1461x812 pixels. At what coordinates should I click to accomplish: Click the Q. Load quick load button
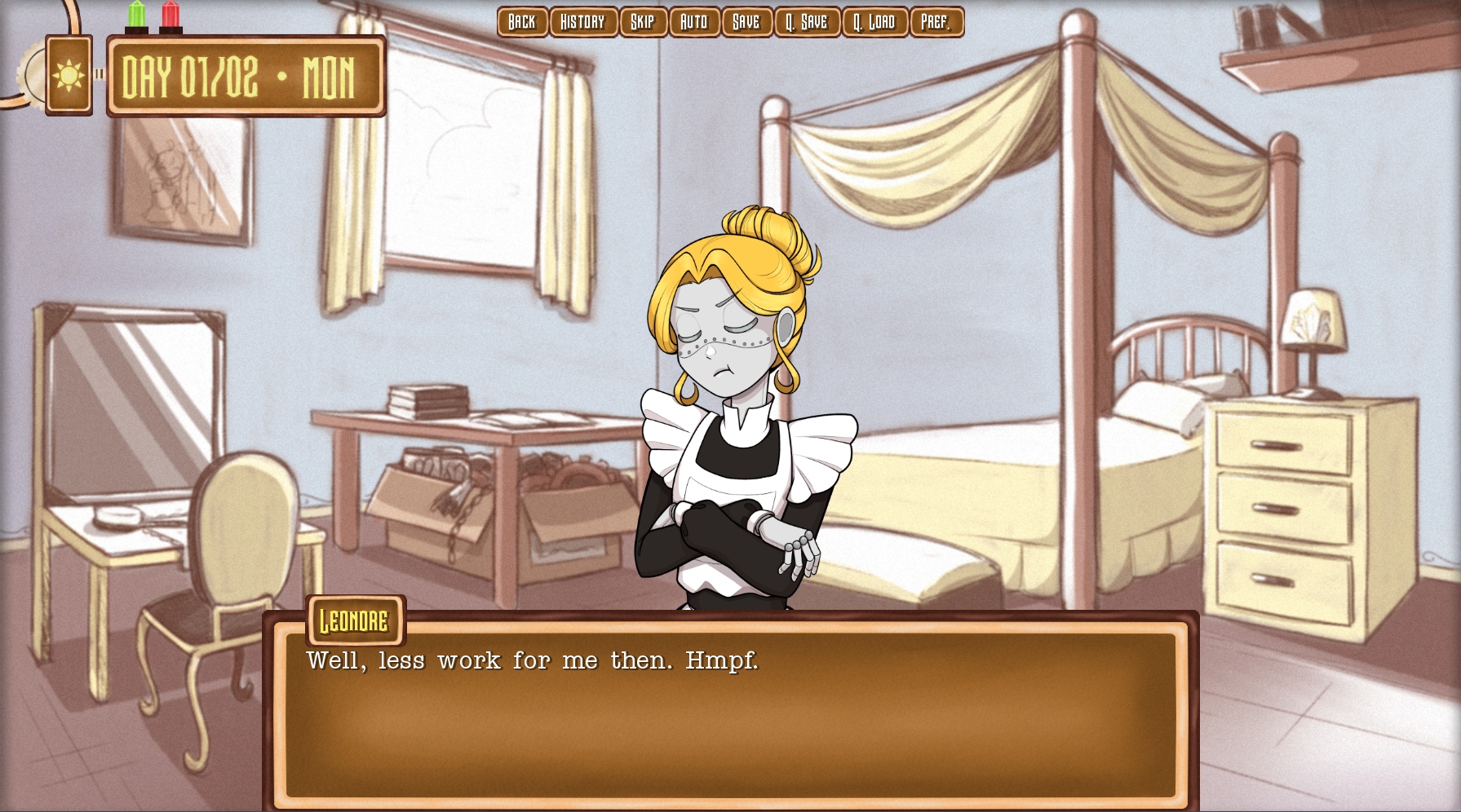click(x=874, y=22)
